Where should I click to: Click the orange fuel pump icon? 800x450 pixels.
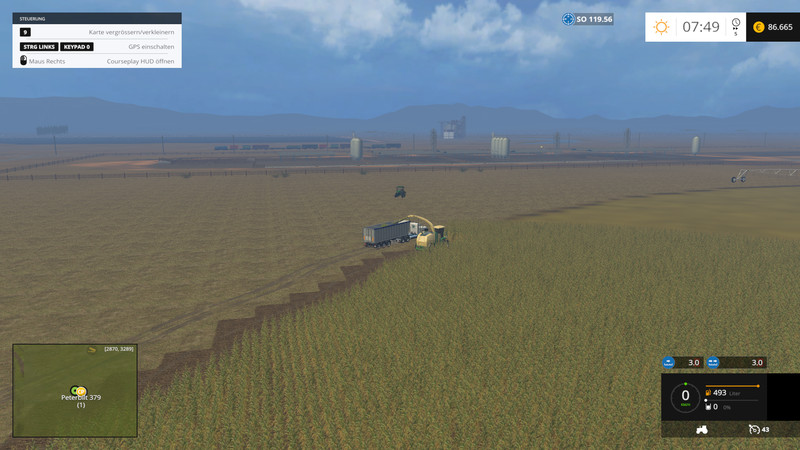tap(708, 393)
